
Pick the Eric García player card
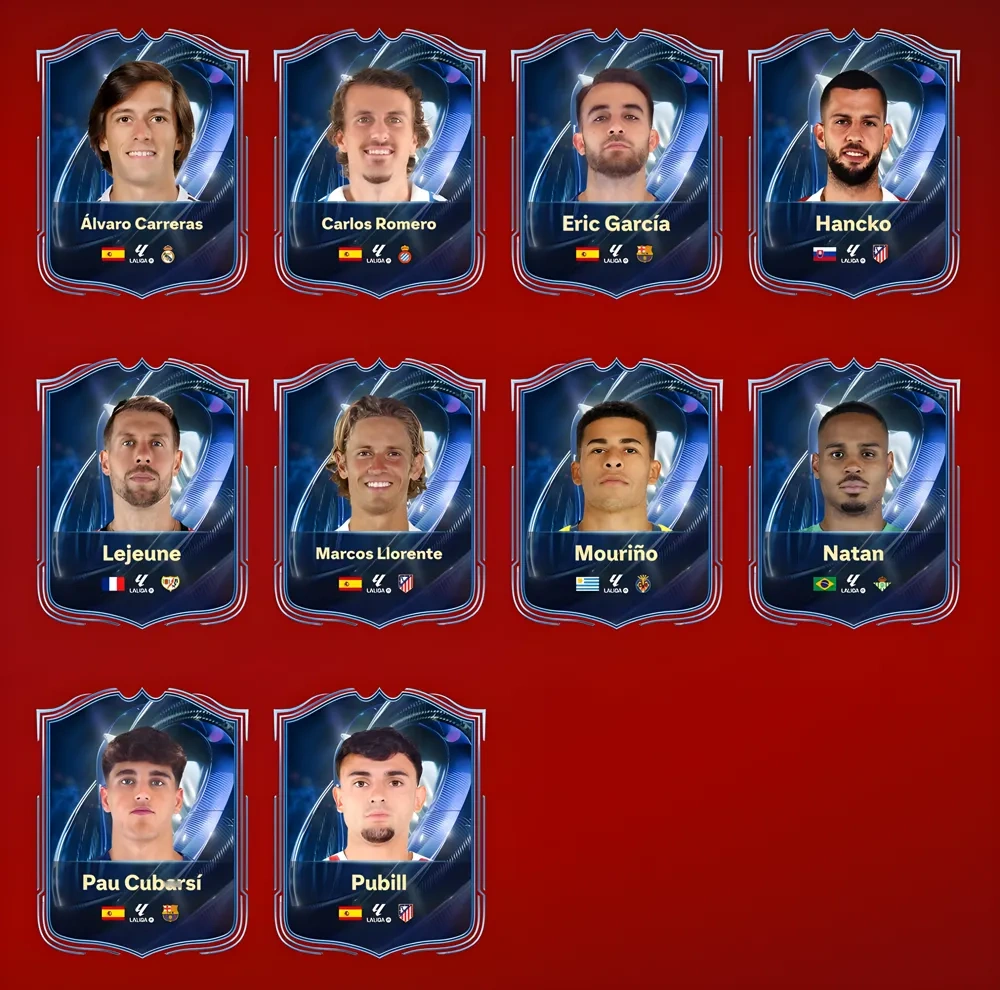[616, 163]
